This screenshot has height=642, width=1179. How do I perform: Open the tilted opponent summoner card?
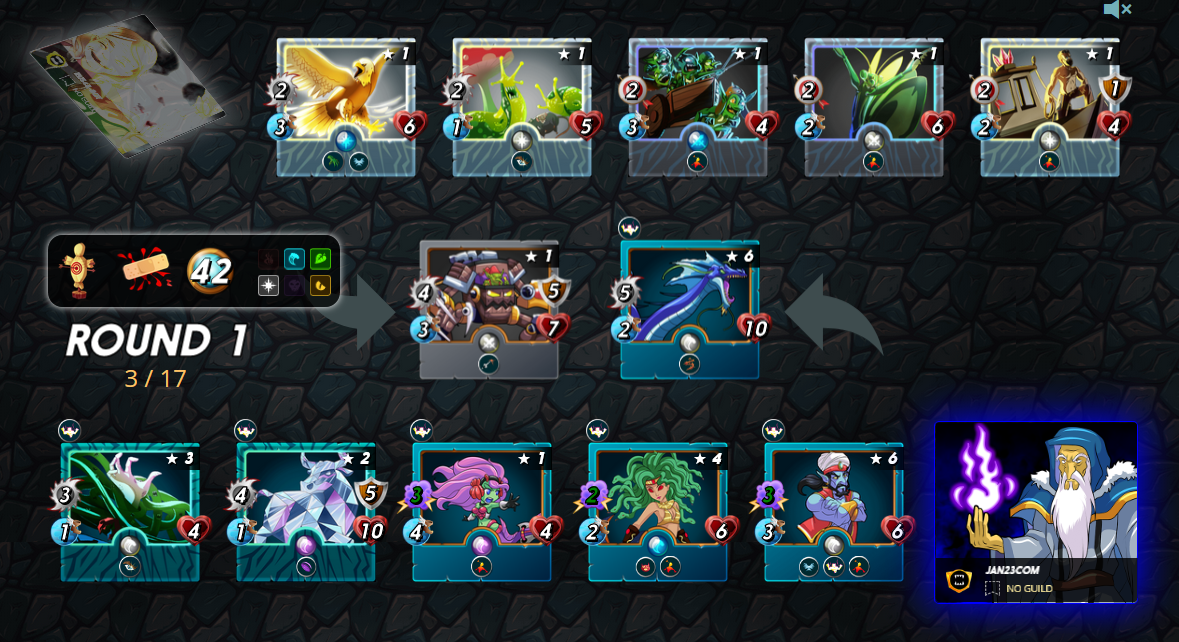pyautogui.click(x=127, y=85)
